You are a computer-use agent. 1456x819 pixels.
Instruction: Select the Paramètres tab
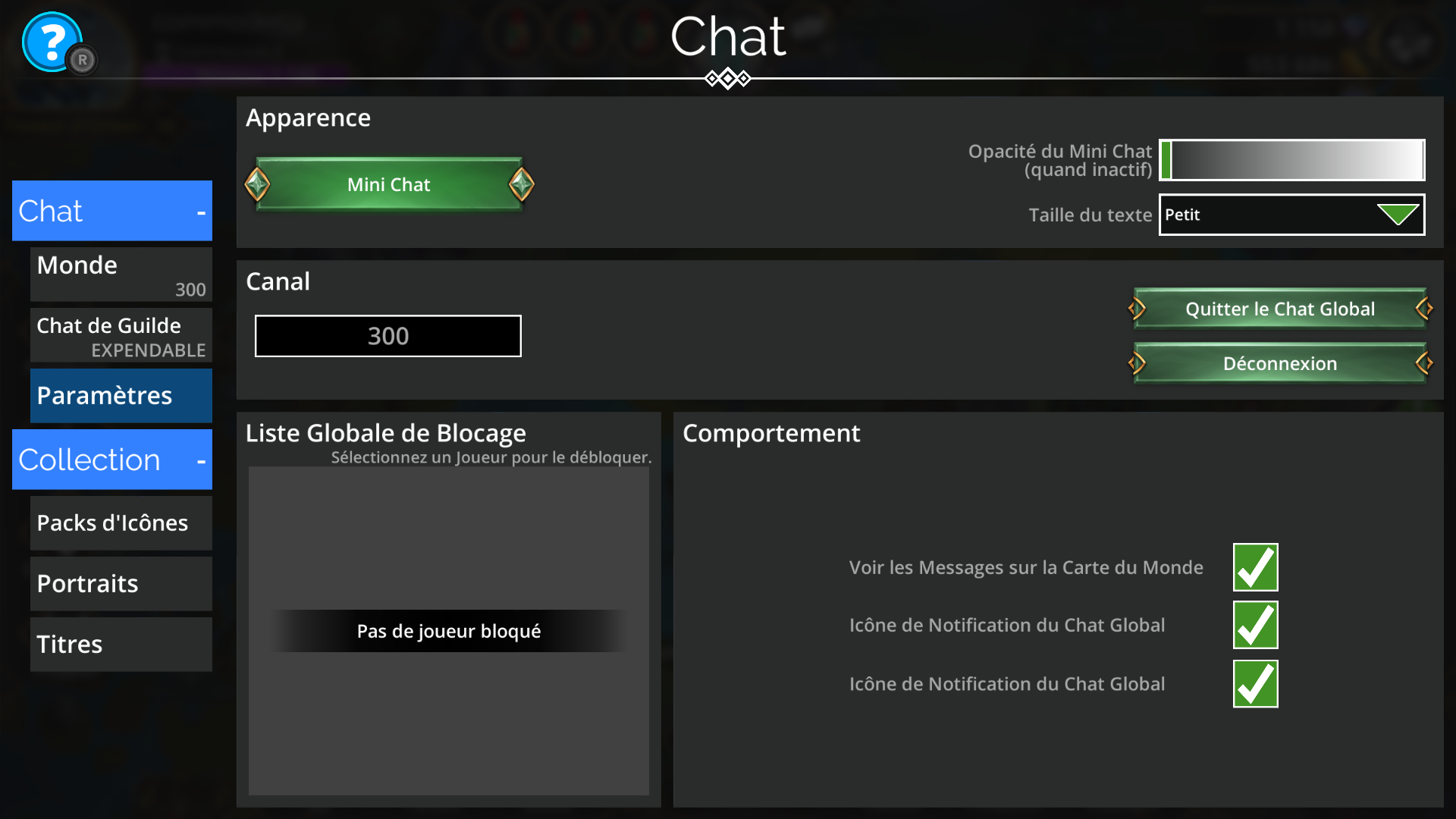pyautogui.click(x=121, y=396)
